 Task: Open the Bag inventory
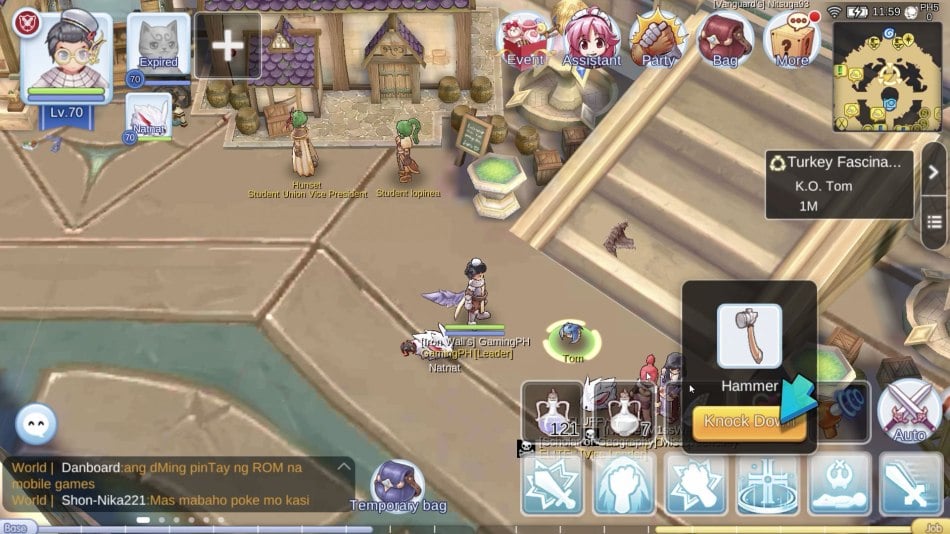coord(725,40)
